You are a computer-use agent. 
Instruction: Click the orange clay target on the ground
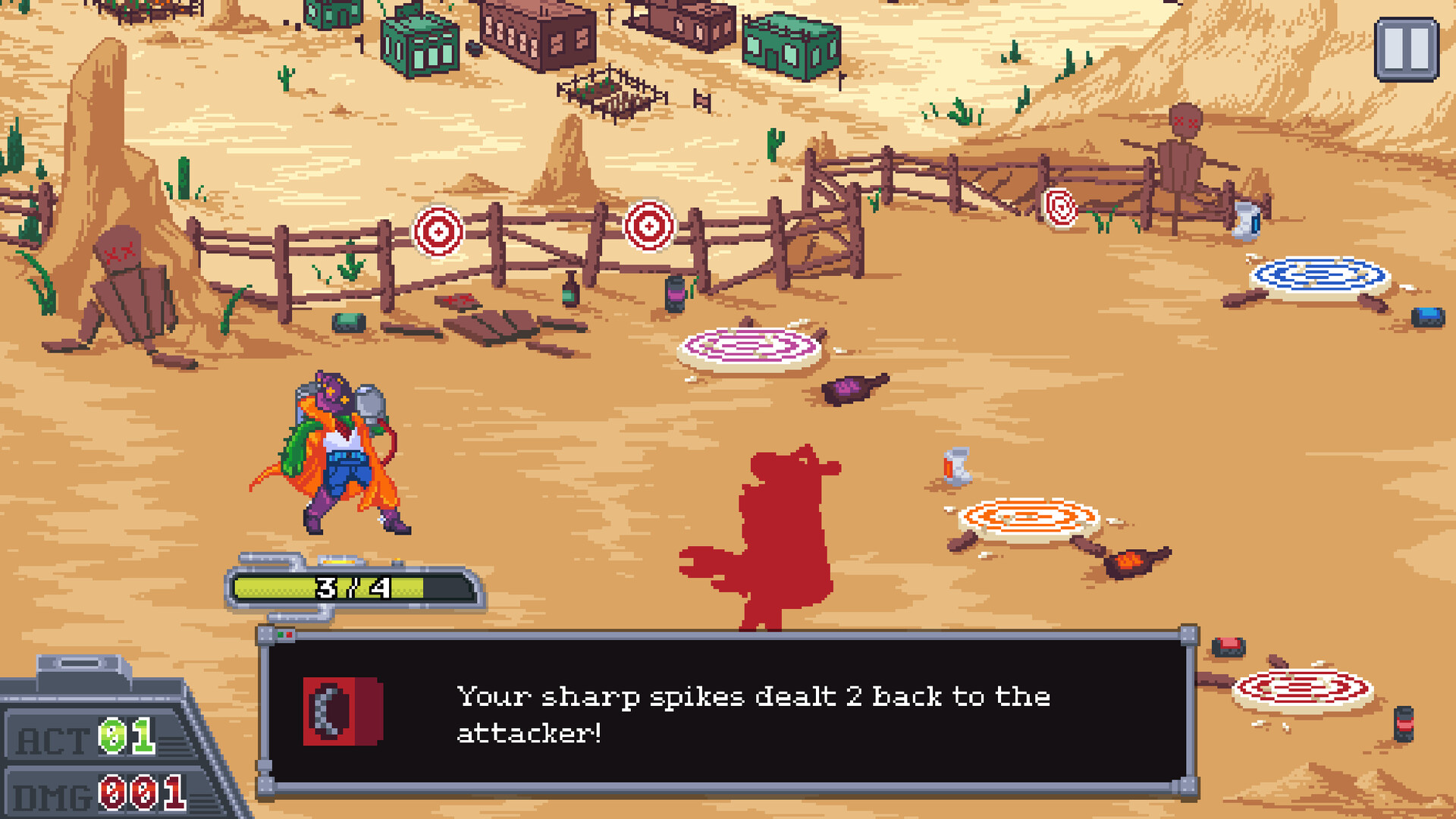(x=1028, y=519)
